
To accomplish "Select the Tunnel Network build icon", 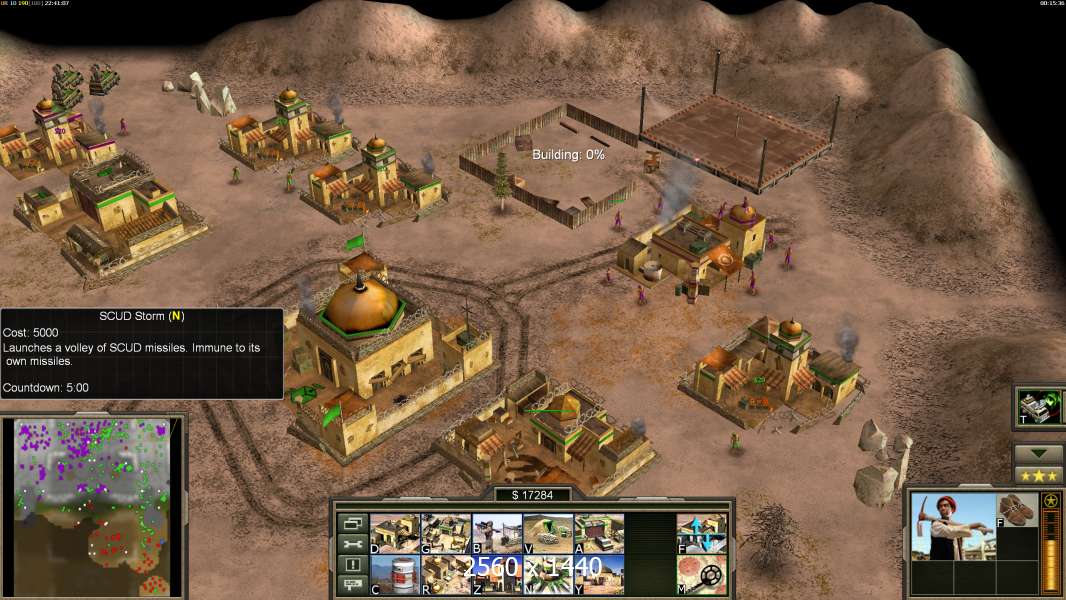I will [548, 534].
